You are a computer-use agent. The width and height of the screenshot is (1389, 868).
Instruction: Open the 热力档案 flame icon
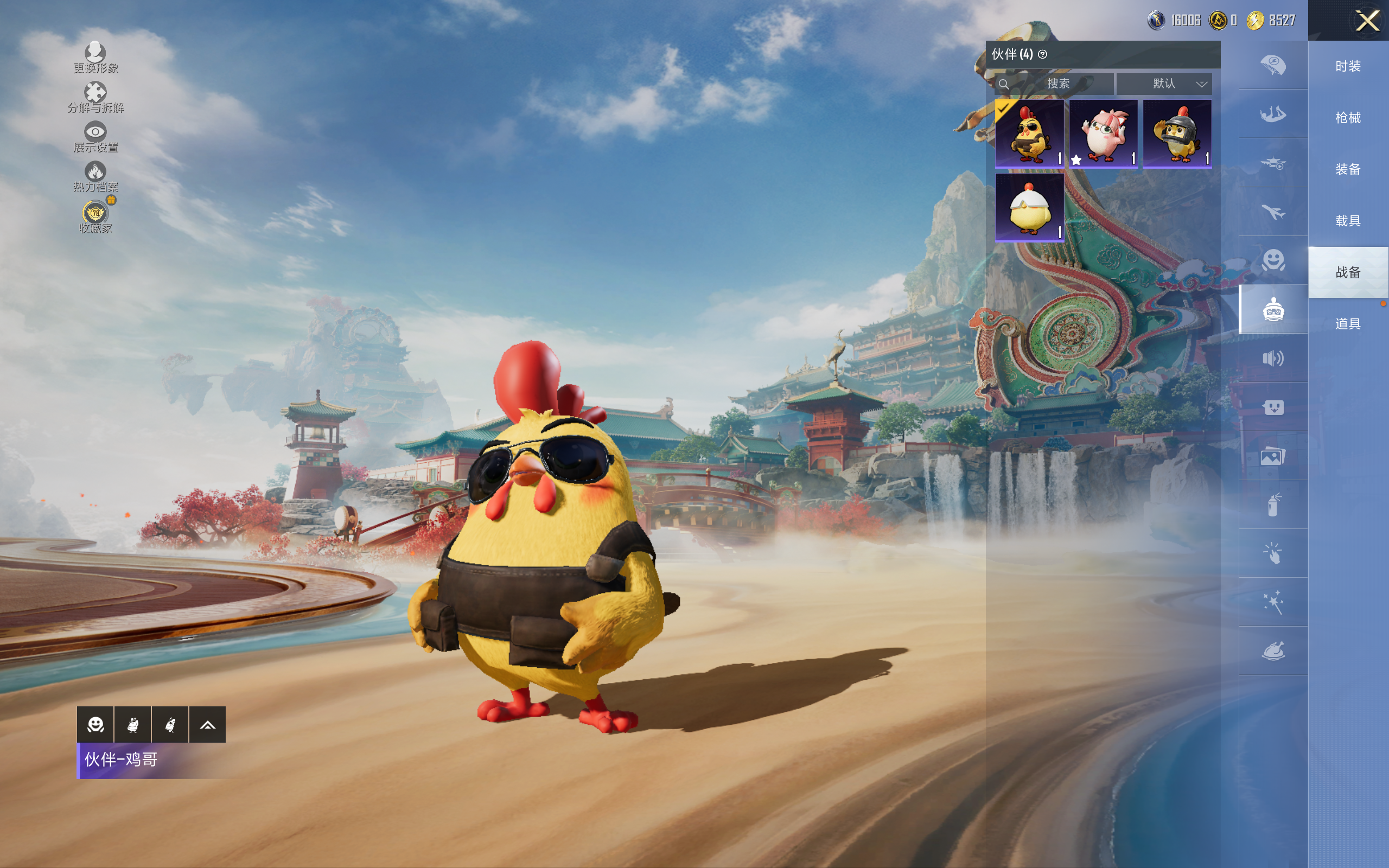95,176
